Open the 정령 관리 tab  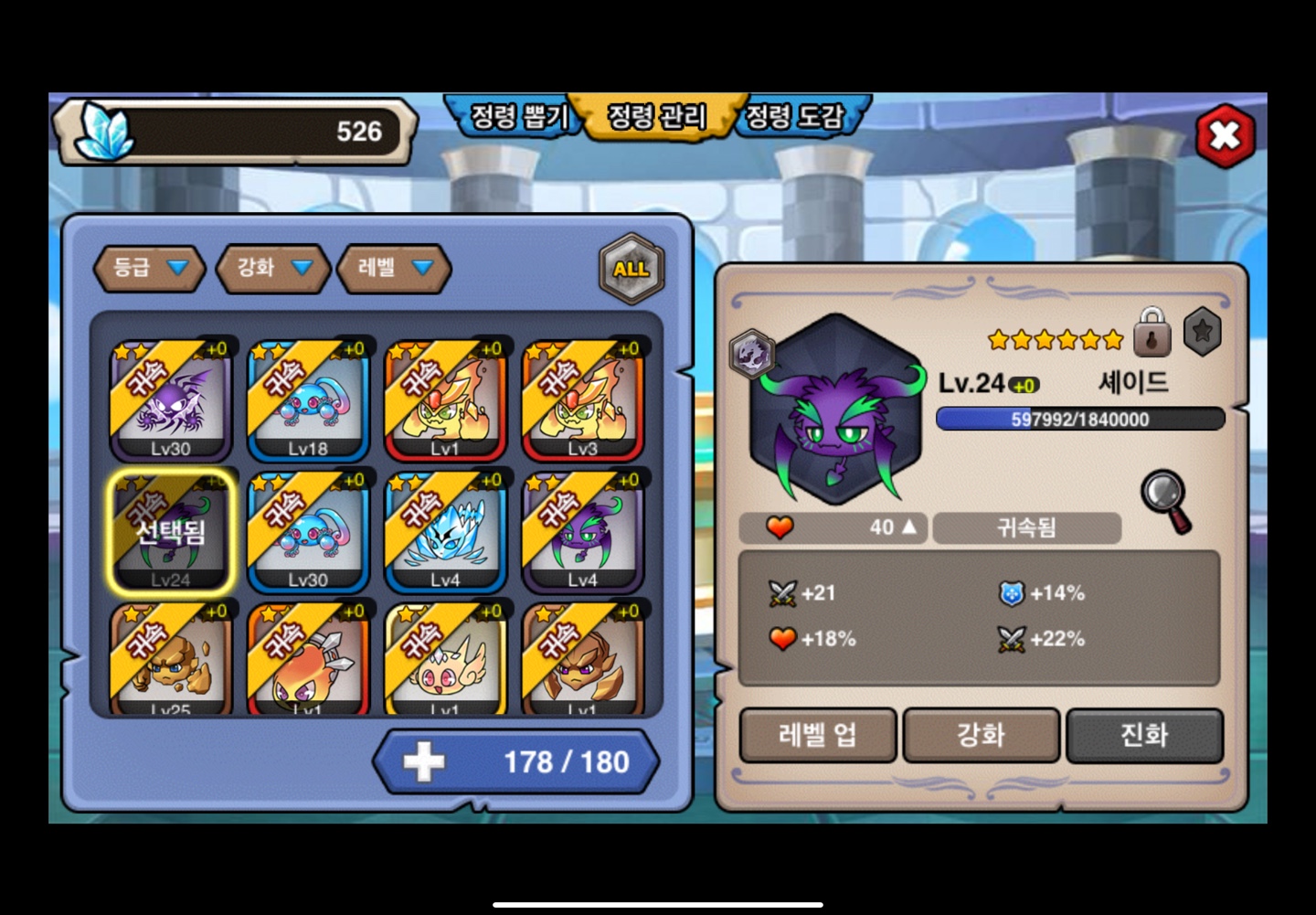(657, 117)
